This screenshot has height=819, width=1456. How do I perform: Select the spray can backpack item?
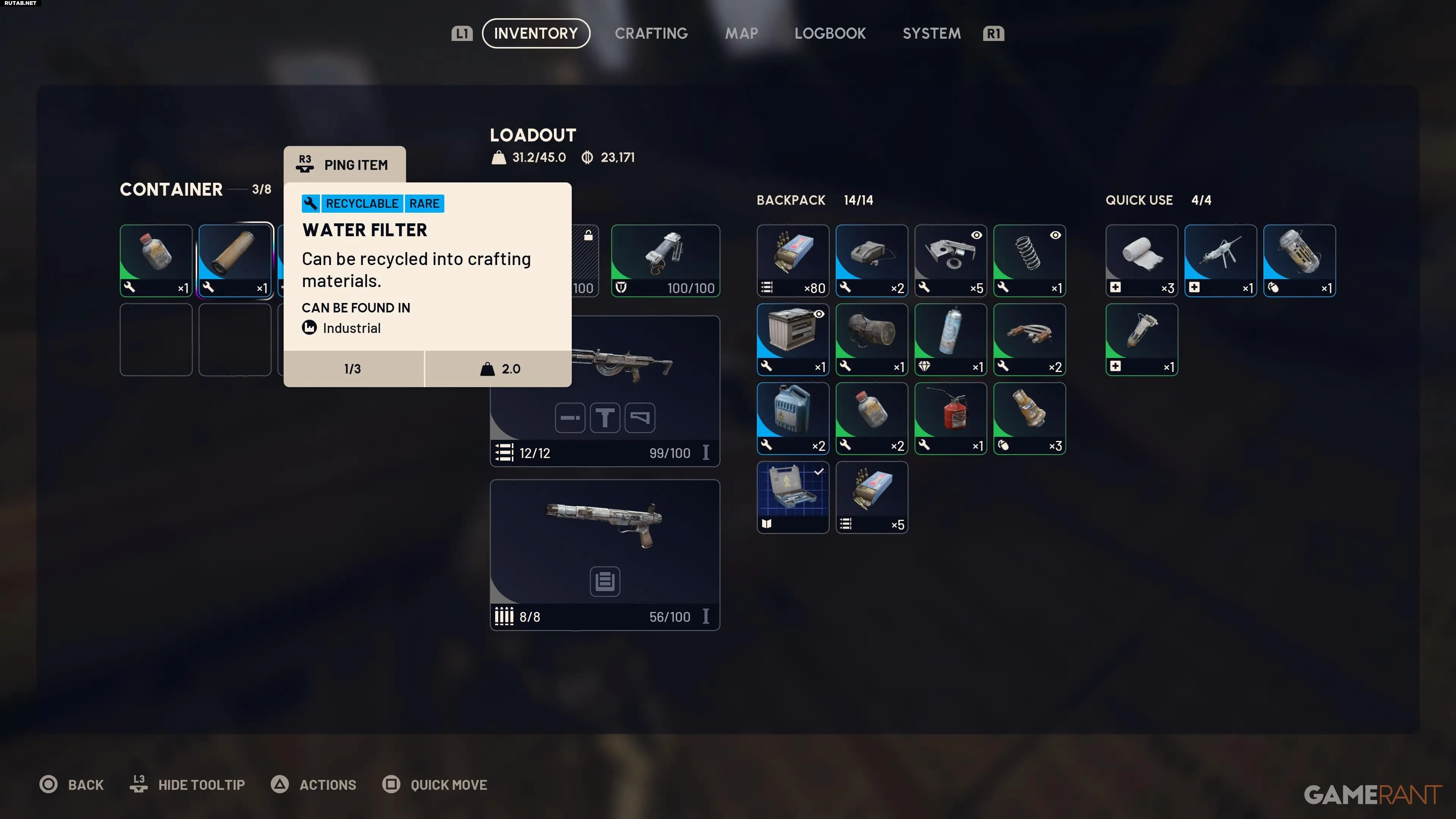click(x=950, y=339)
